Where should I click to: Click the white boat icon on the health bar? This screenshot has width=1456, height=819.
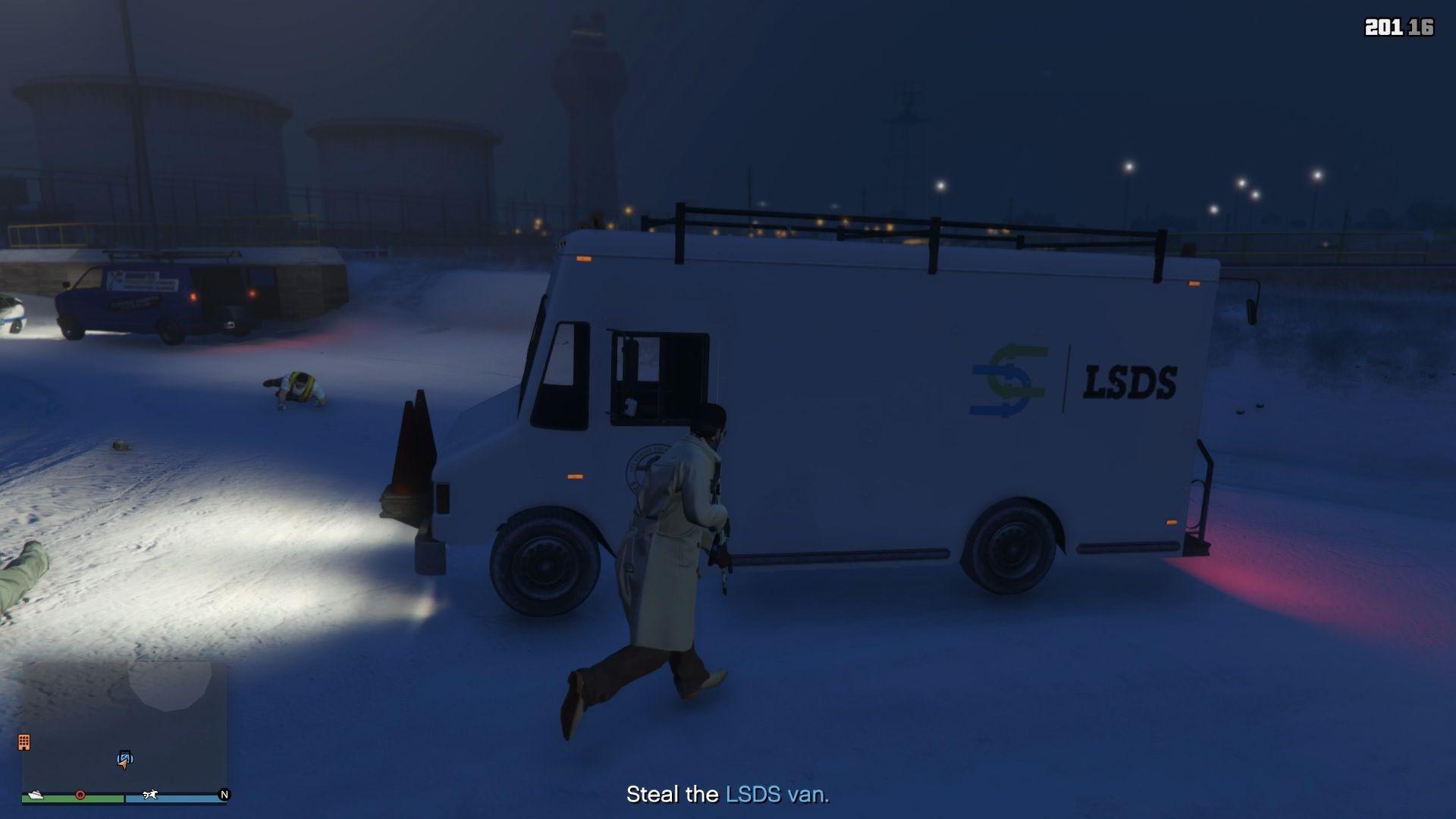(36, 795)
